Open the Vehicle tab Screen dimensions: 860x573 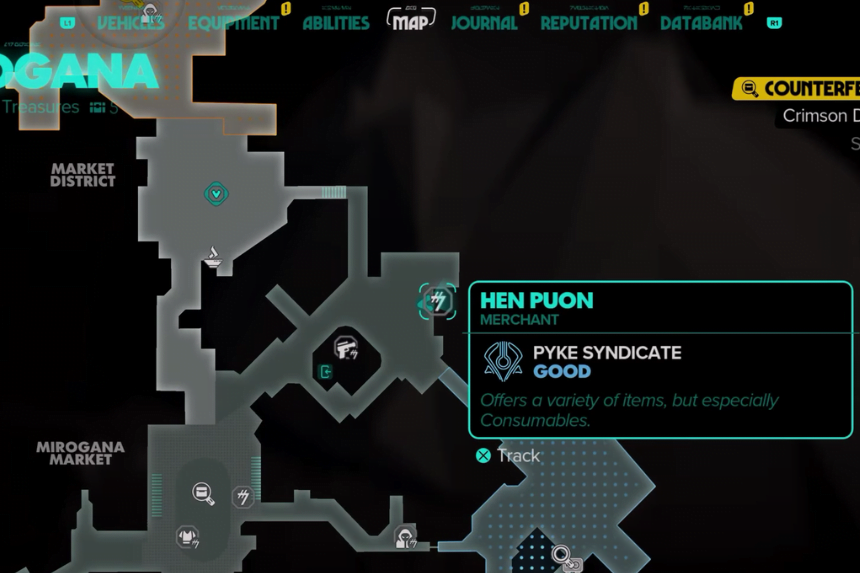tap(130, 23)
